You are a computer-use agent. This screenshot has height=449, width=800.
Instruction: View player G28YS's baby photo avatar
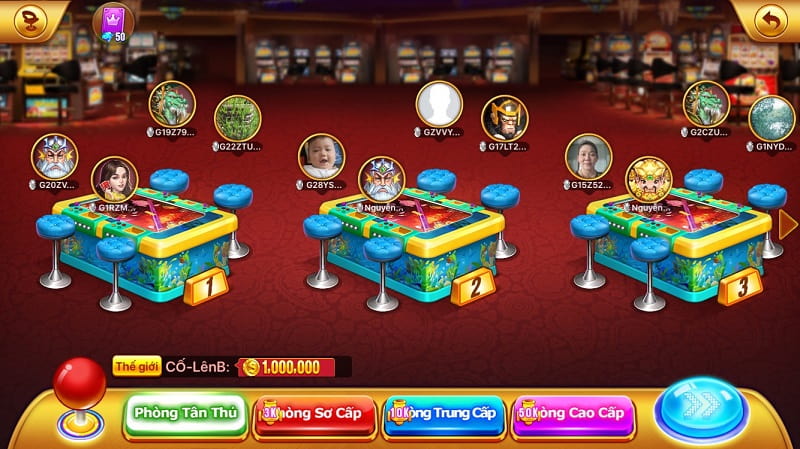pyautogui.click(x=322, y=156)
